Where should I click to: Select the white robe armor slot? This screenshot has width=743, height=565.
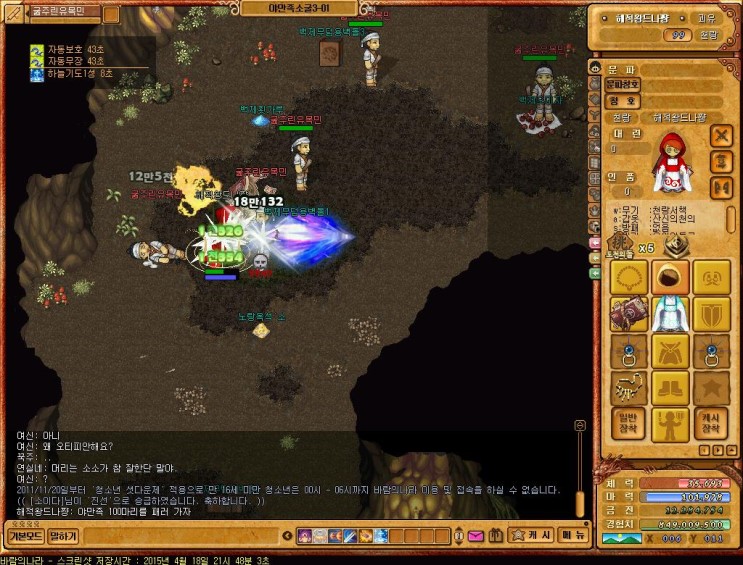tap(669, 314)
